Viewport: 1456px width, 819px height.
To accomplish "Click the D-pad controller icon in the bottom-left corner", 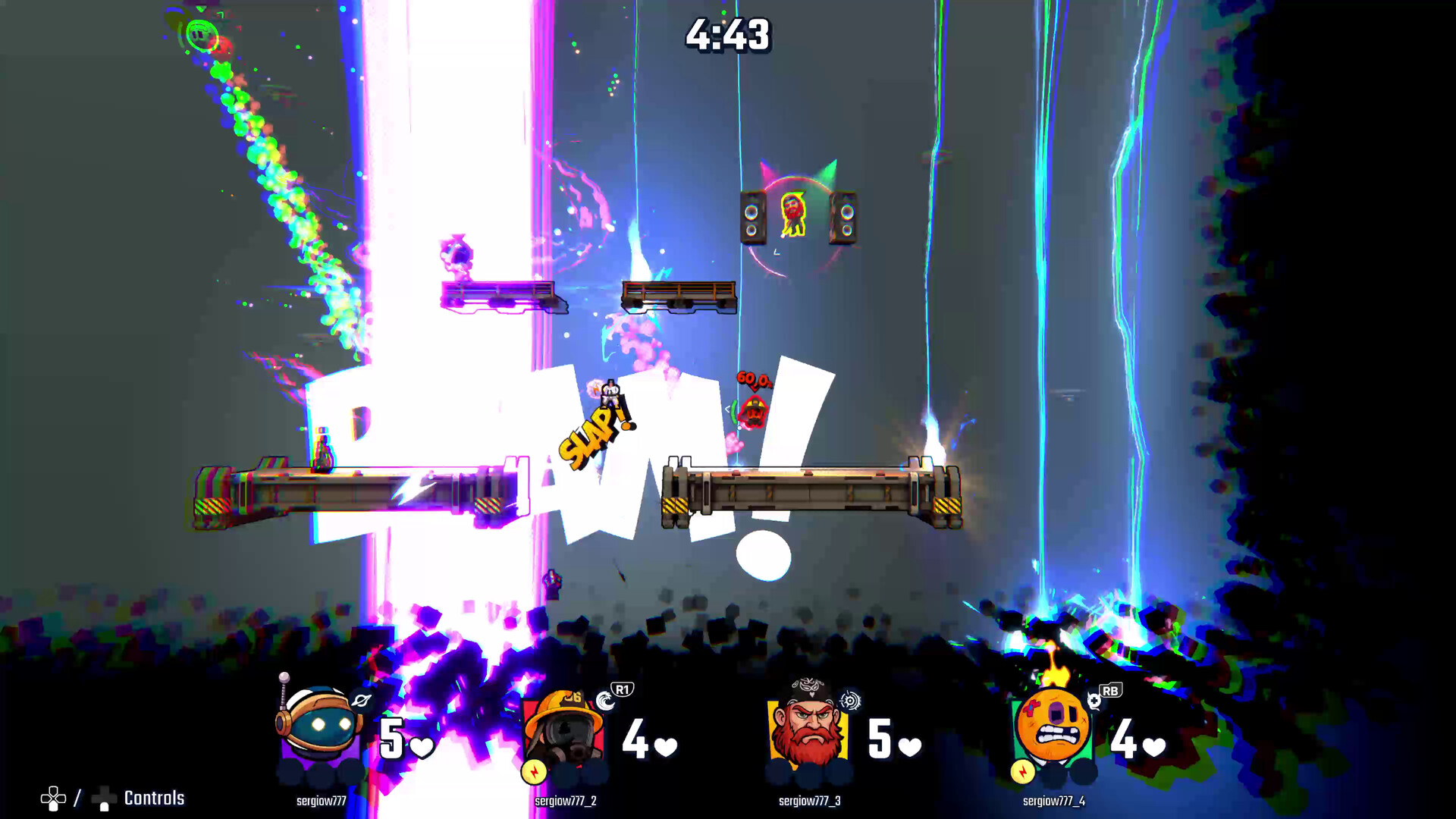I will [x=53, y=798].
